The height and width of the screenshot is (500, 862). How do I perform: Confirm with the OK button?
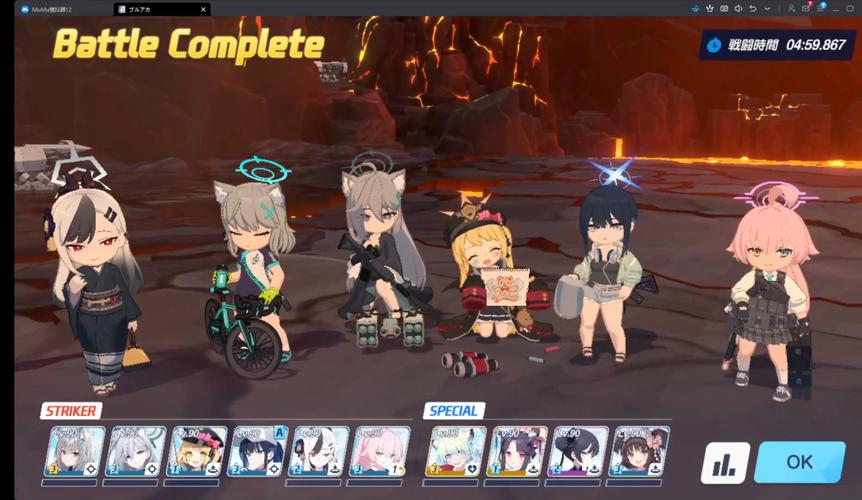click(799, 462)
